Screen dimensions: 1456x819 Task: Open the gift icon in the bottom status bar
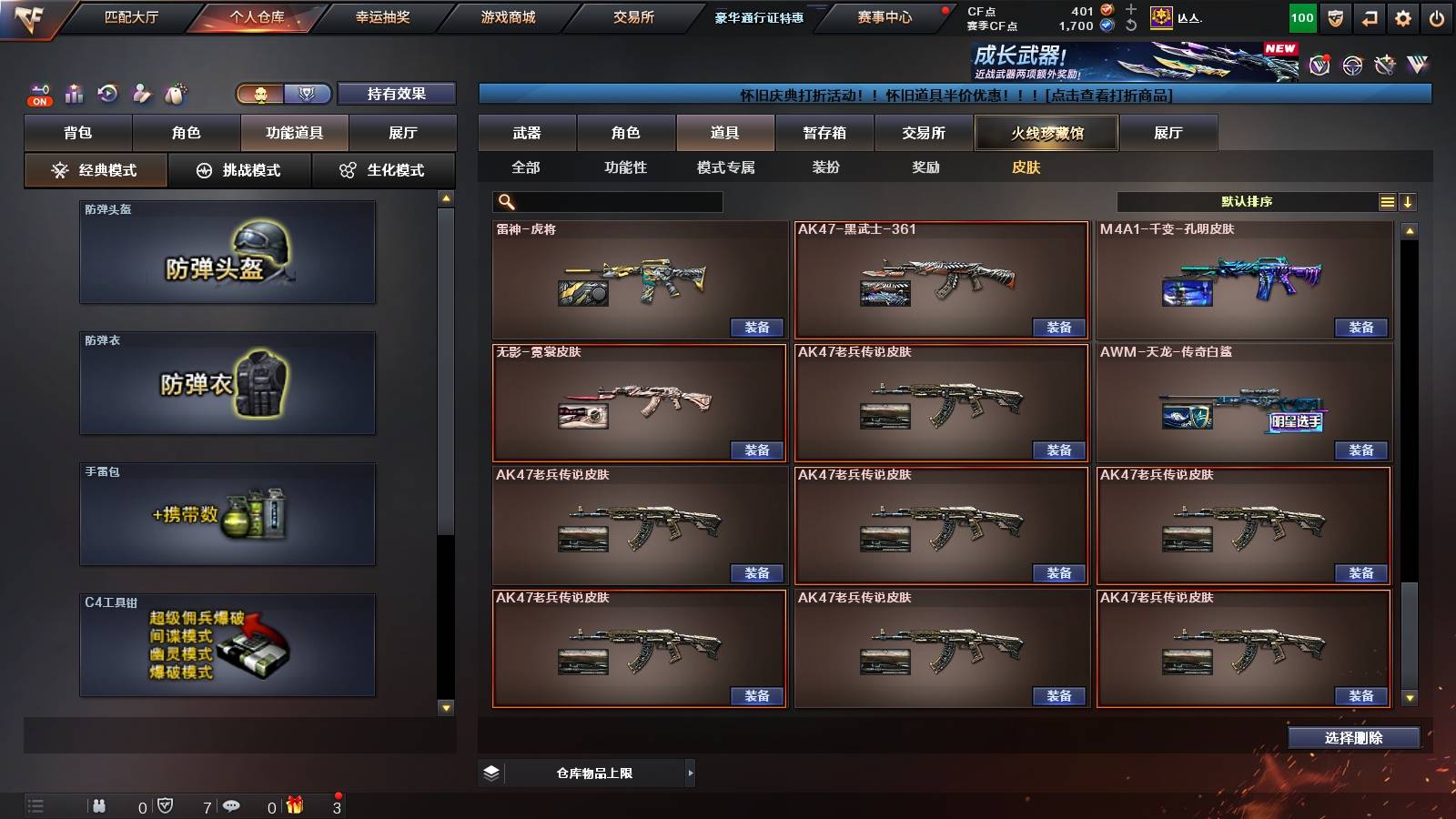(x=293, y=805)
